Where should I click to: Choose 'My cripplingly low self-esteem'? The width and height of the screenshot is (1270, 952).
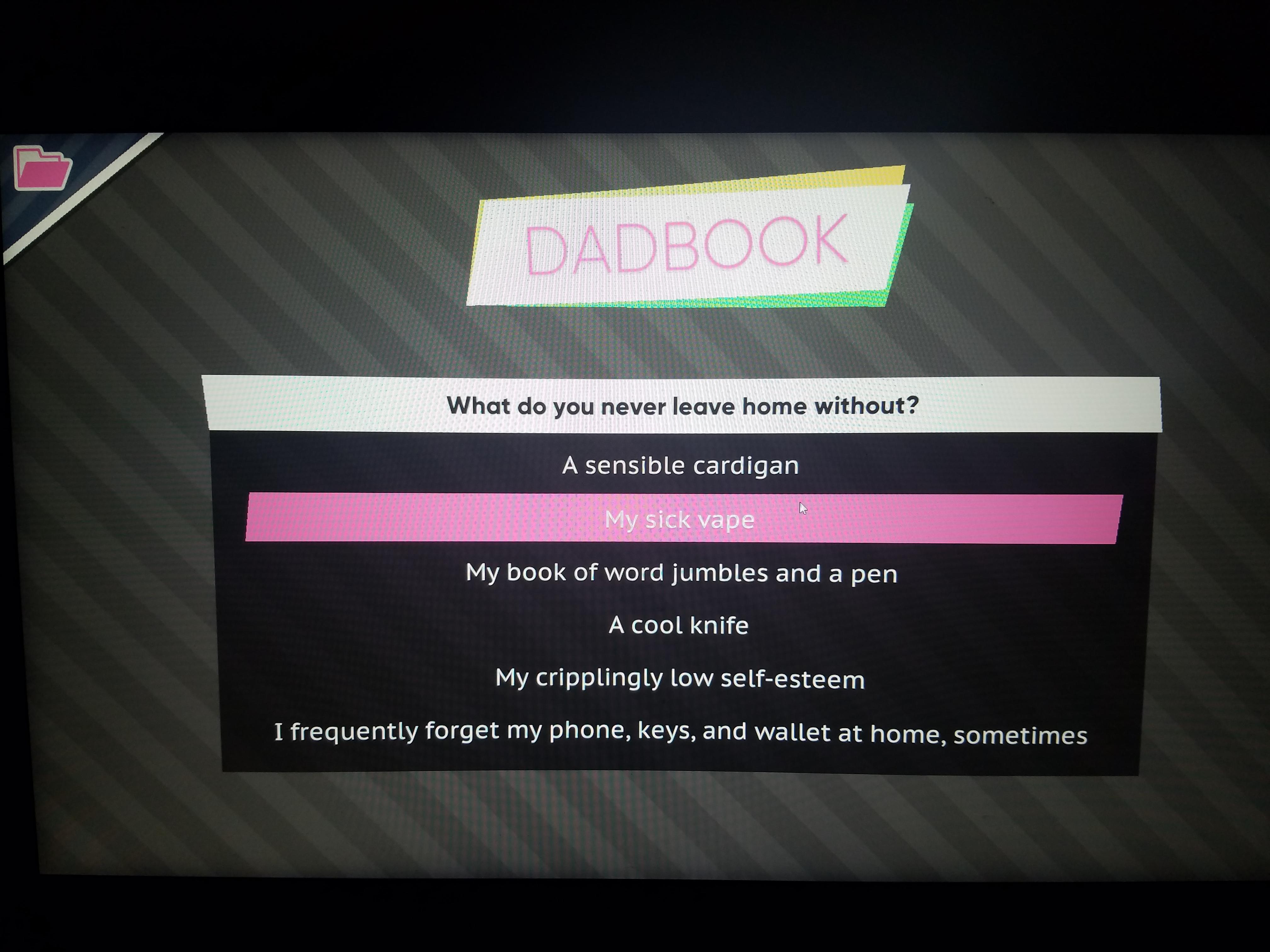(x=680, y=678)
